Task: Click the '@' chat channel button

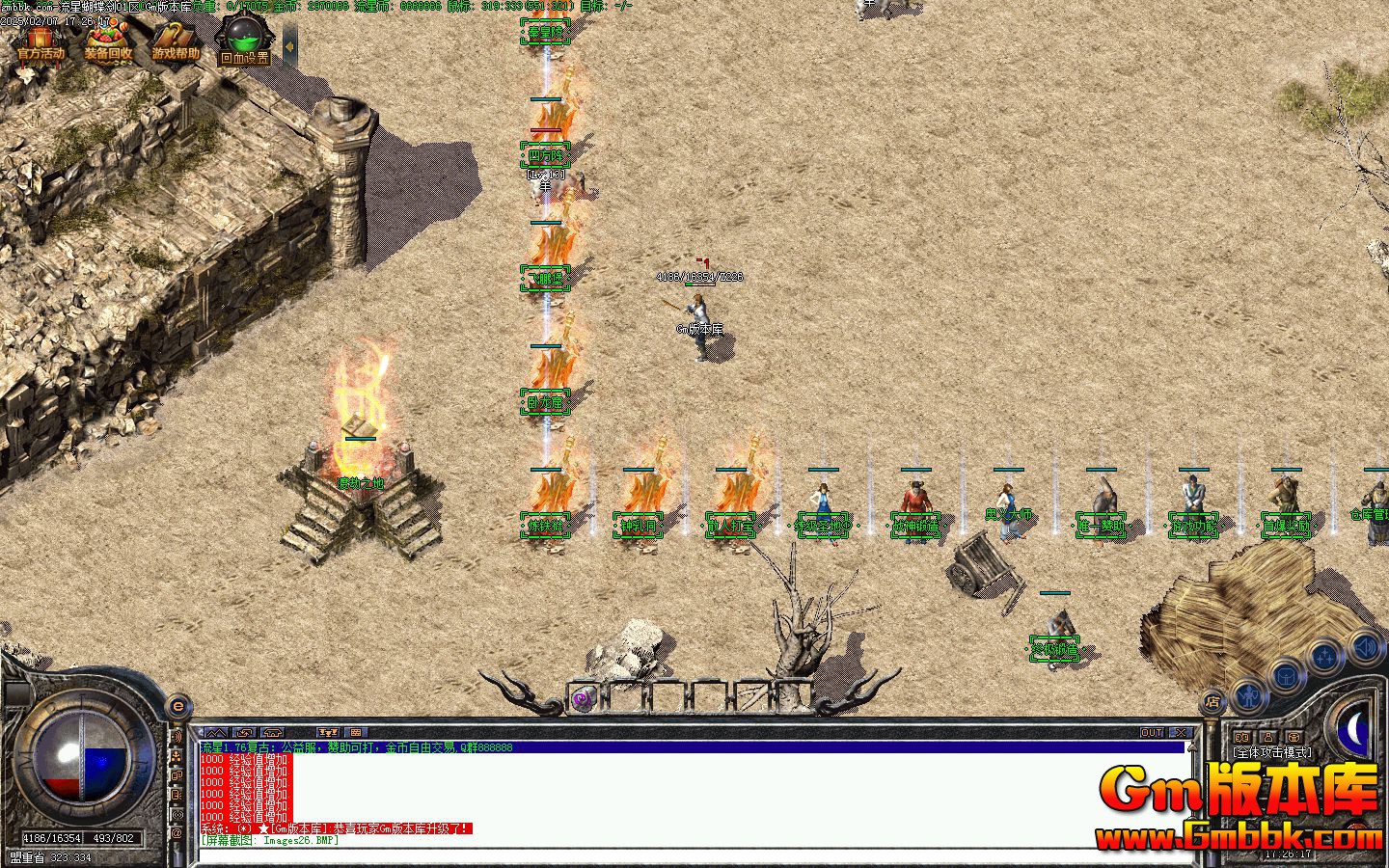Action: point(177,833)
